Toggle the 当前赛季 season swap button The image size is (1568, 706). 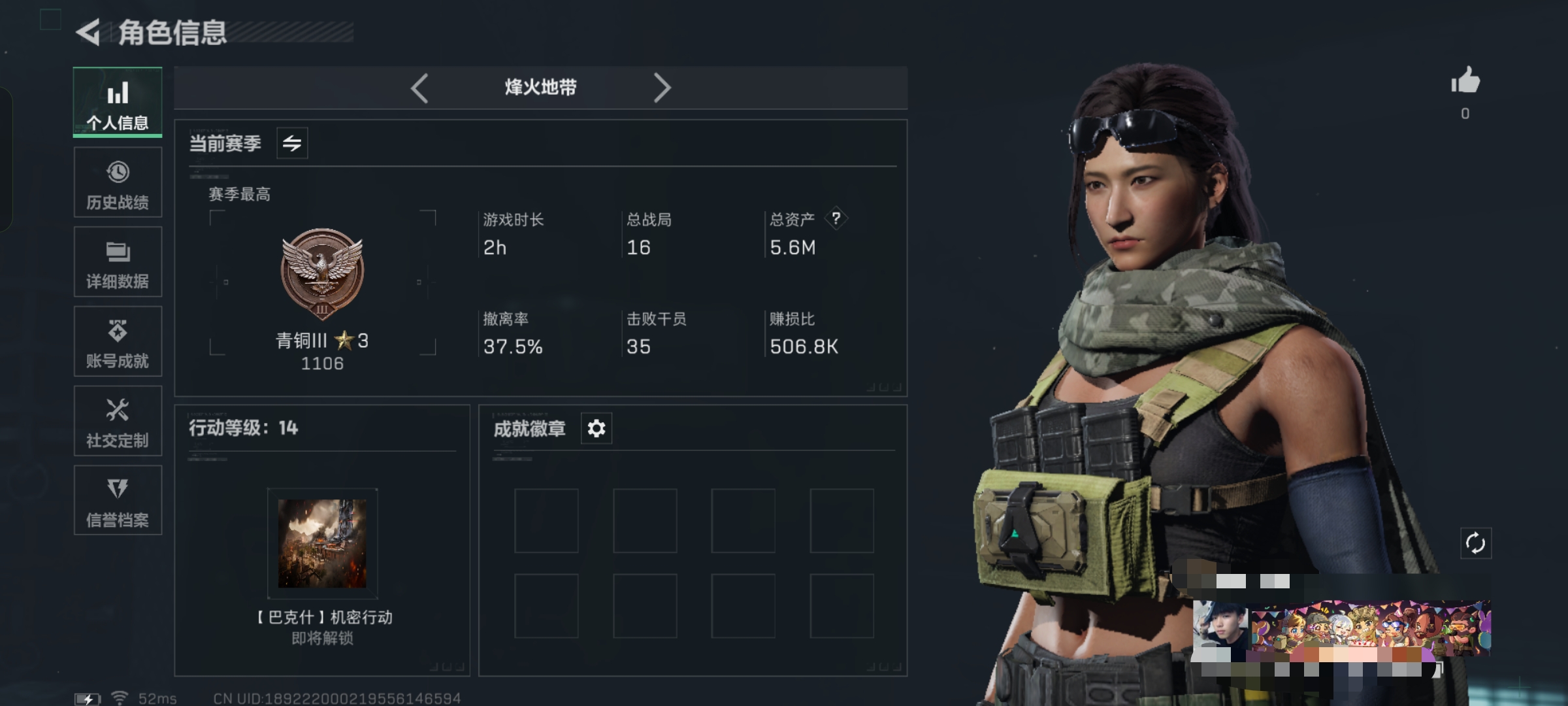(292, 143)
